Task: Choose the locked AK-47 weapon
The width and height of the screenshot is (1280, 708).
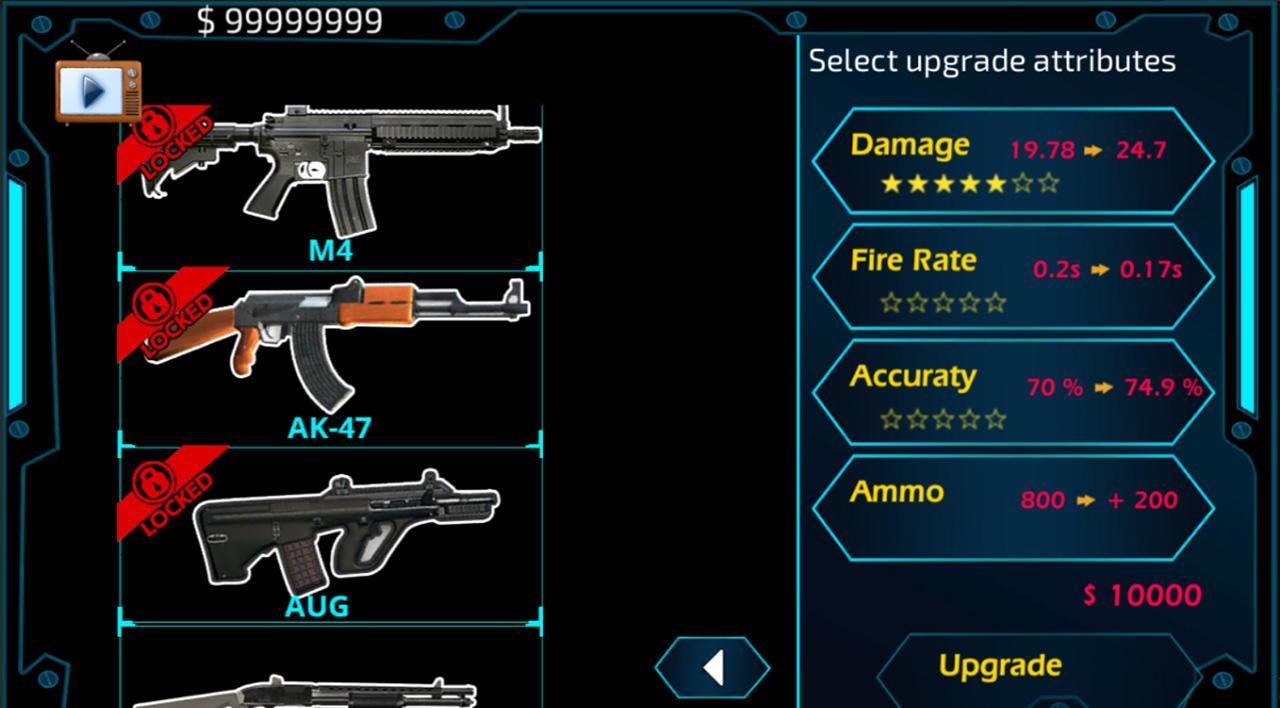Action: point(330,350)
